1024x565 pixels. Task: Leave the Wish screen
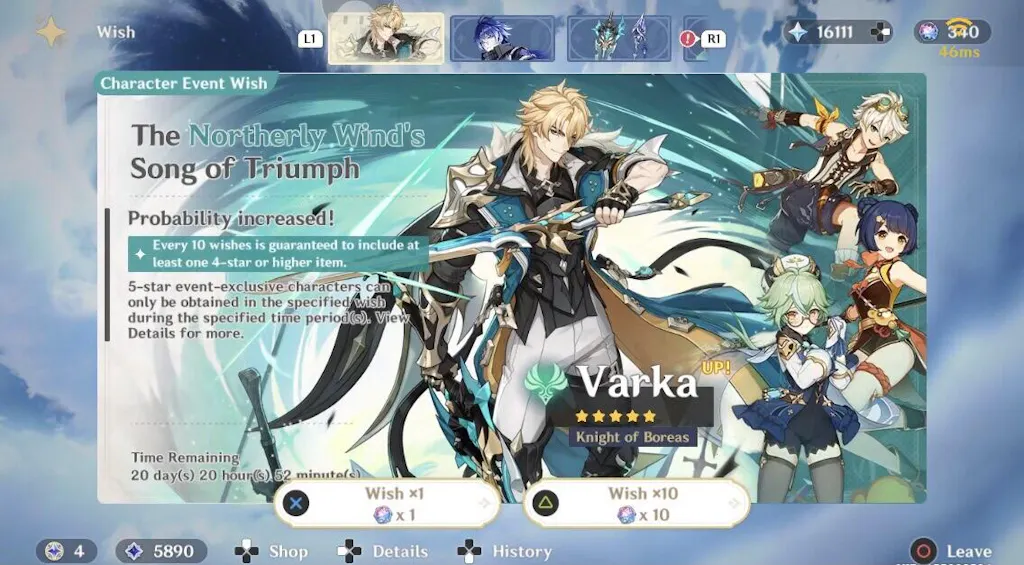pyautogui.click(x=951, y=551)
